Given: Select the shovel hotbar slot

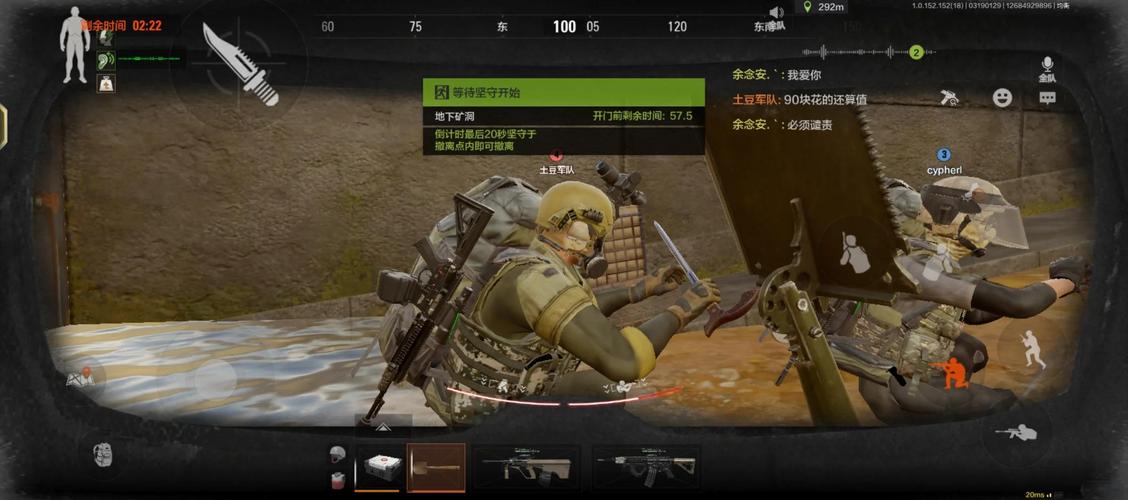Looking at the screenshot, I should click(436, 467).
